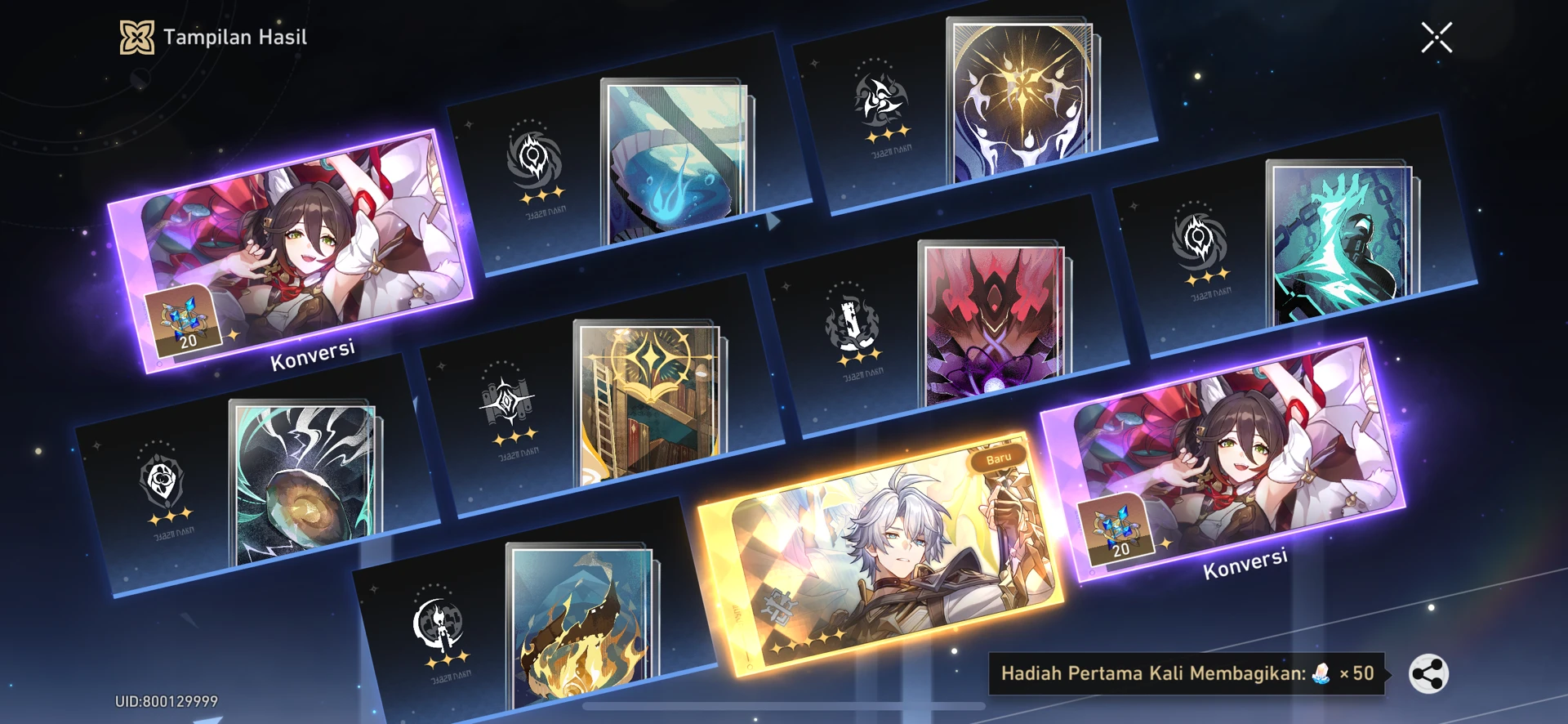Click the relic icon showing ×20 on top Konversi card

click(x=186, y=322)
